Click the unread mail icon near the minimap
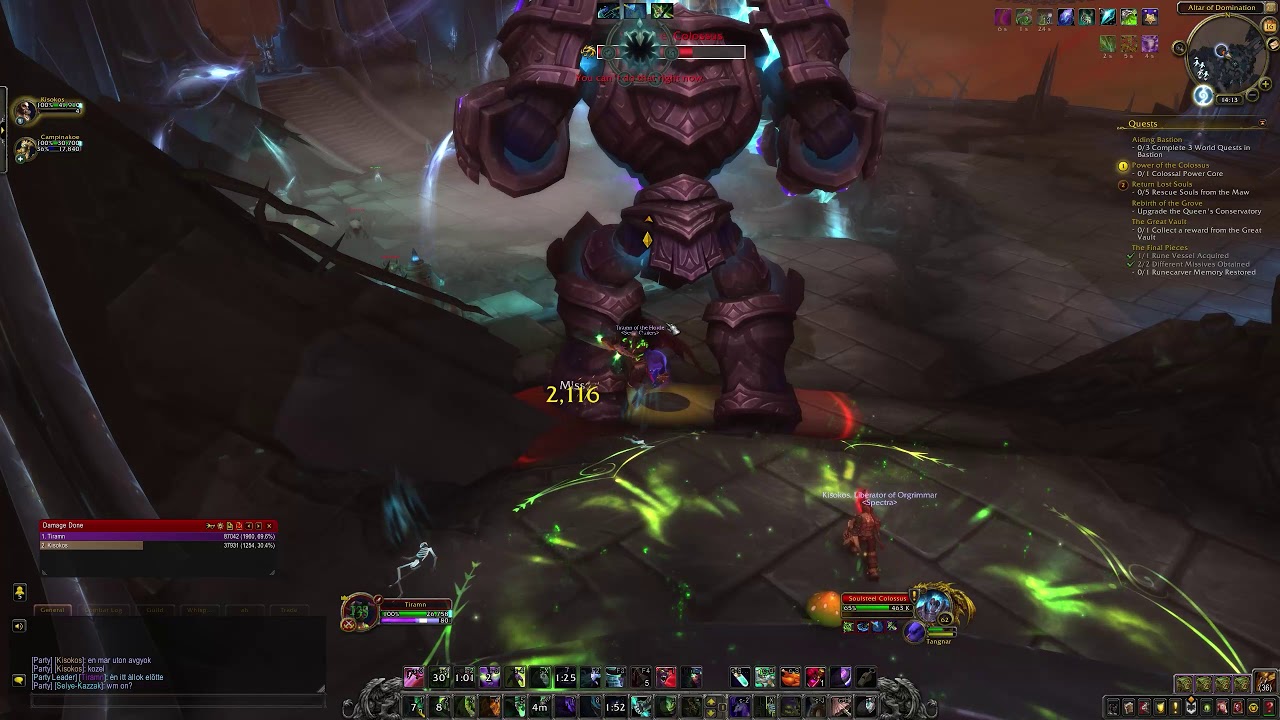1280x720 pixels. pyautogui.click(x=1273, y=43)
